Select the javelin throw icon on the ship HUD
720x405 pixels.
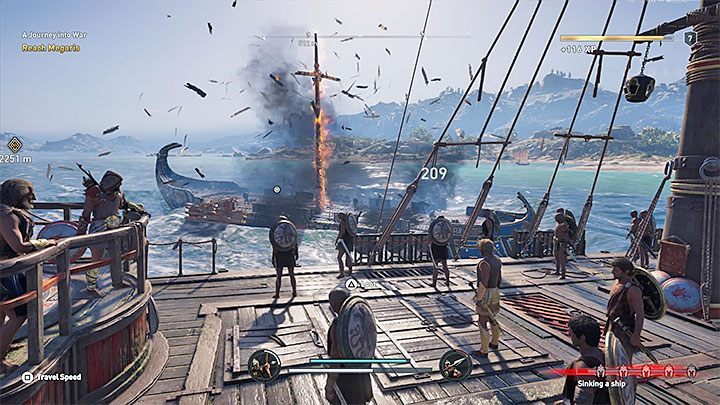[x=454, y=364]
